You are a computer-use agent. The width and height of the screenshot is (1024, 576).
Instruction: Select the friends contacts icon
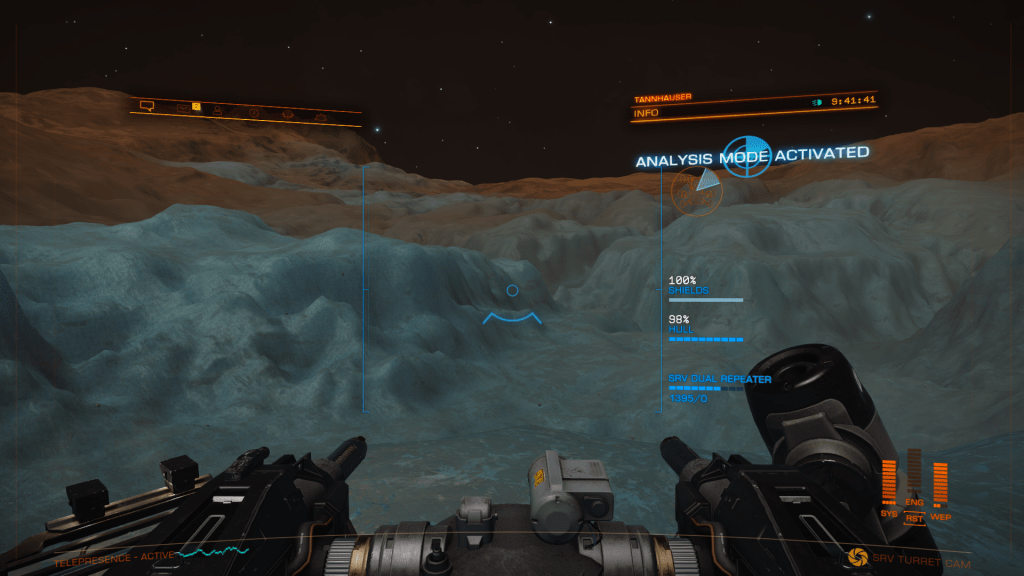(218, 110)
